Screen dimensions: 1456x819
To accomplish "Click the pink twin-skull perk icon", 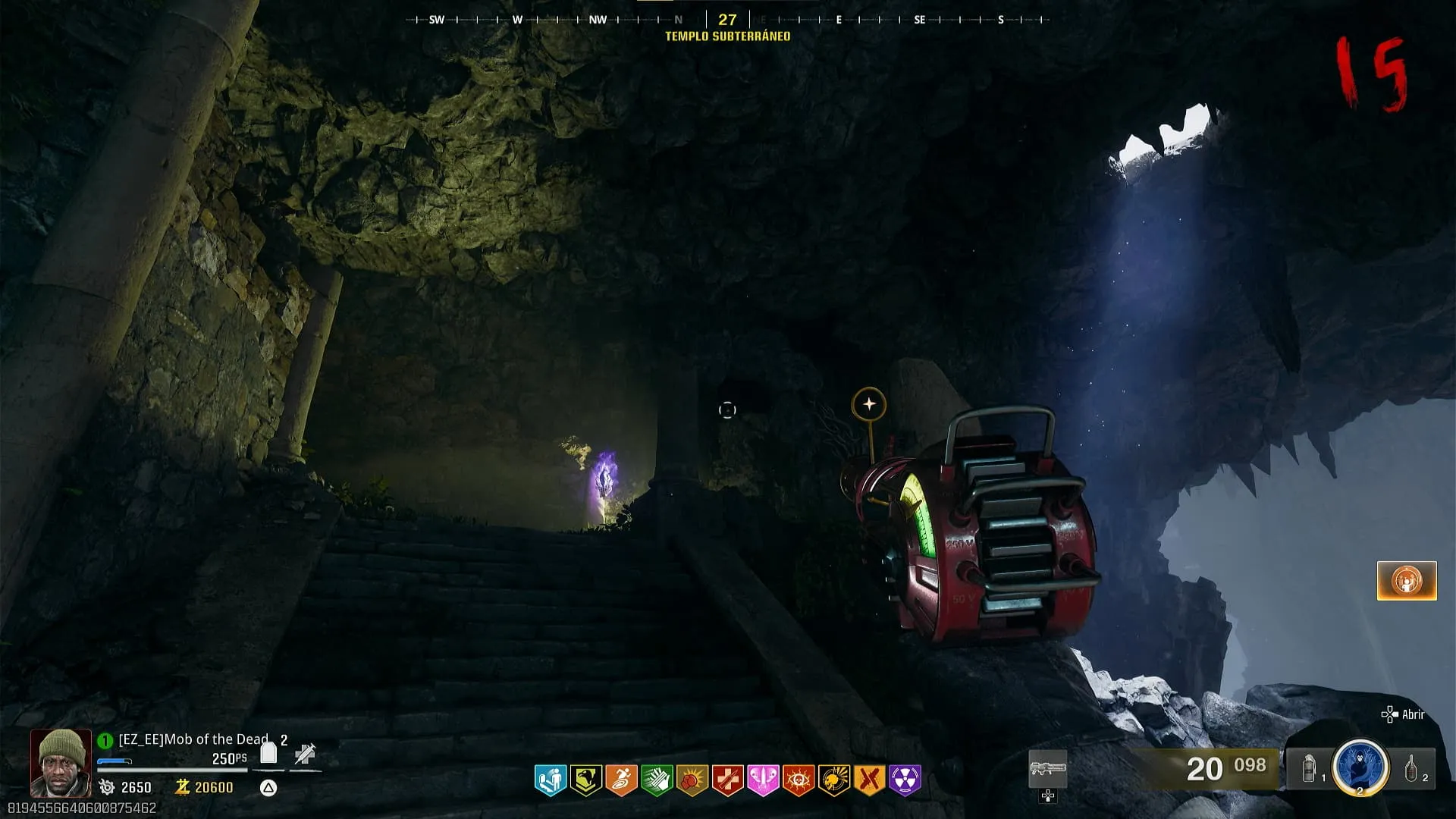I will (x=763, y=780).
